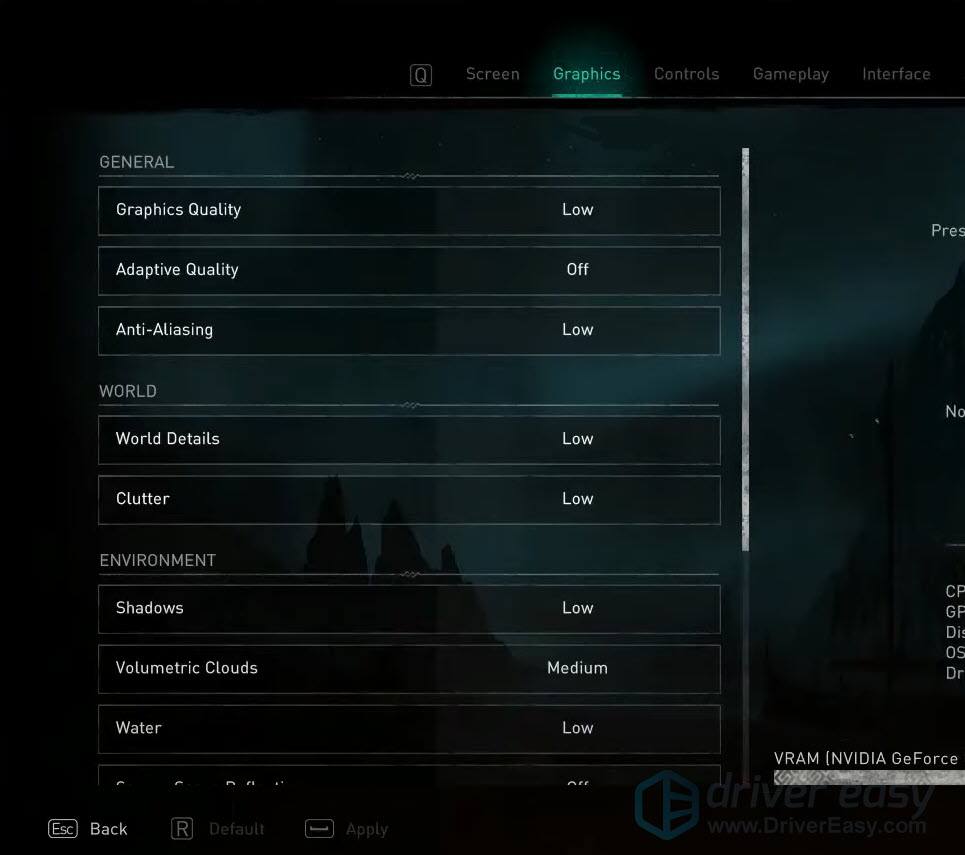
Task: Toggle the Adaptive Quality option
Action: pos(409,270)
